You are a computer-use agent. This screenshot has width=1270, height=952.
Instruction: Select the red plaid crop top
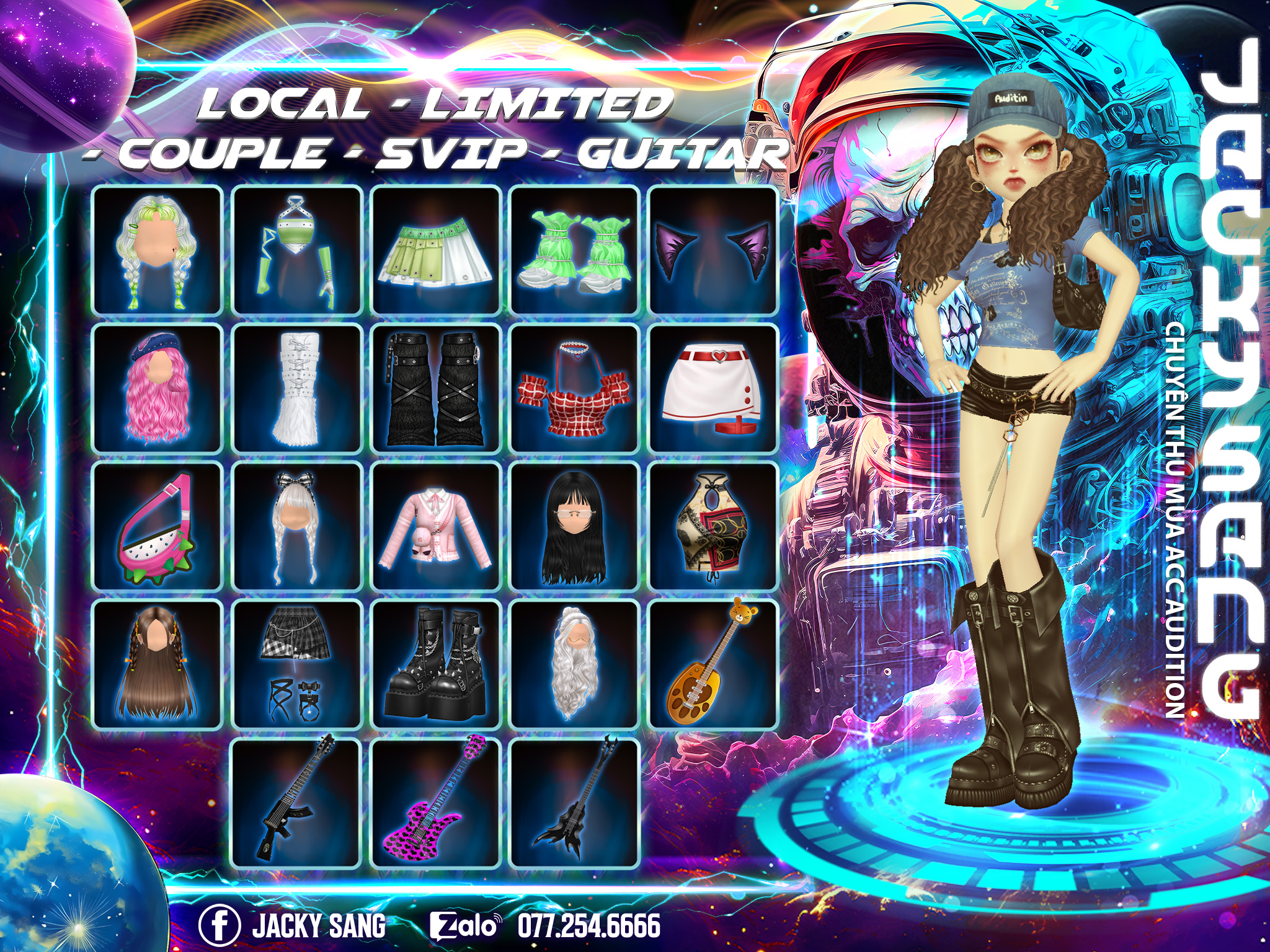[x=575, y=388]
